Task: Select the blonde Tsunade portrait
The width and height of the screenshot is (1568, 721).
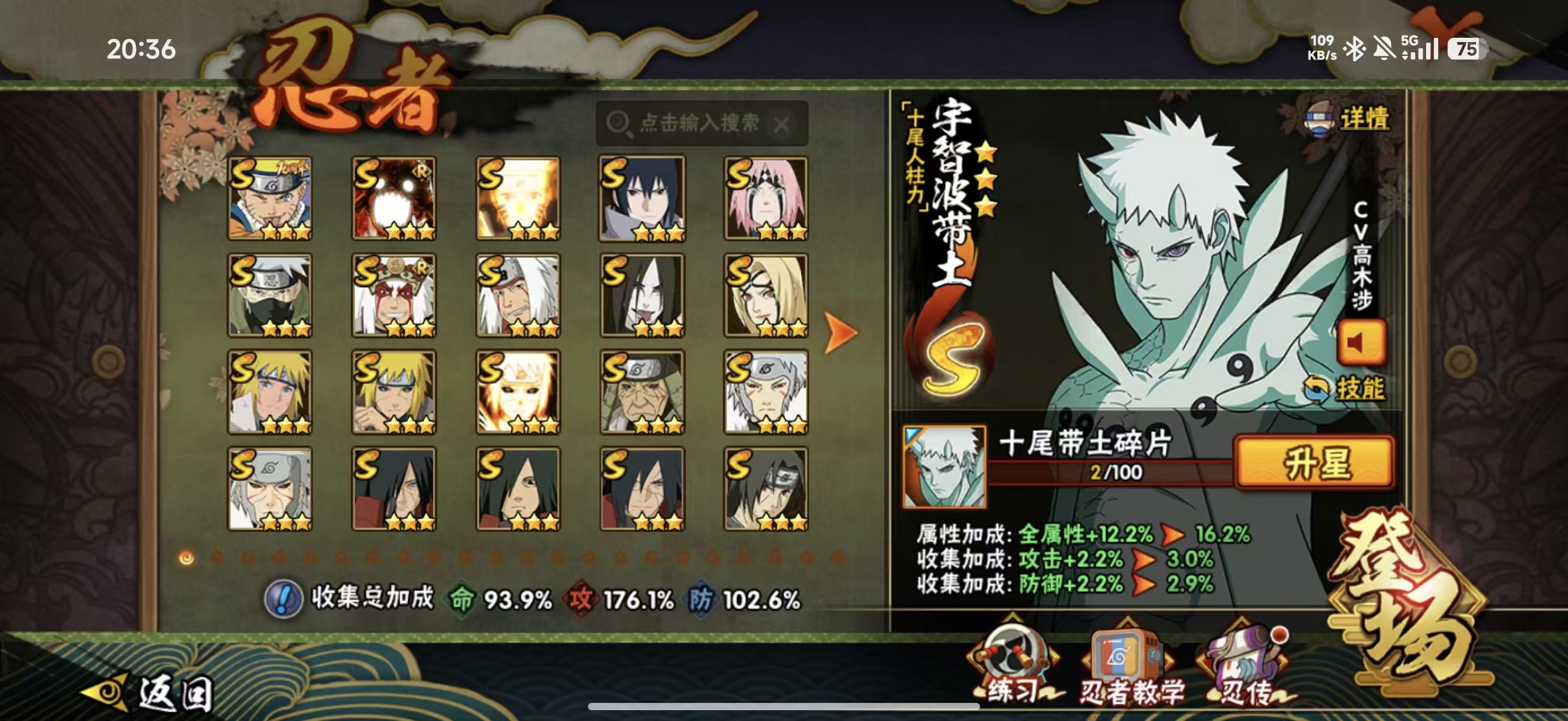Action: 766,295
